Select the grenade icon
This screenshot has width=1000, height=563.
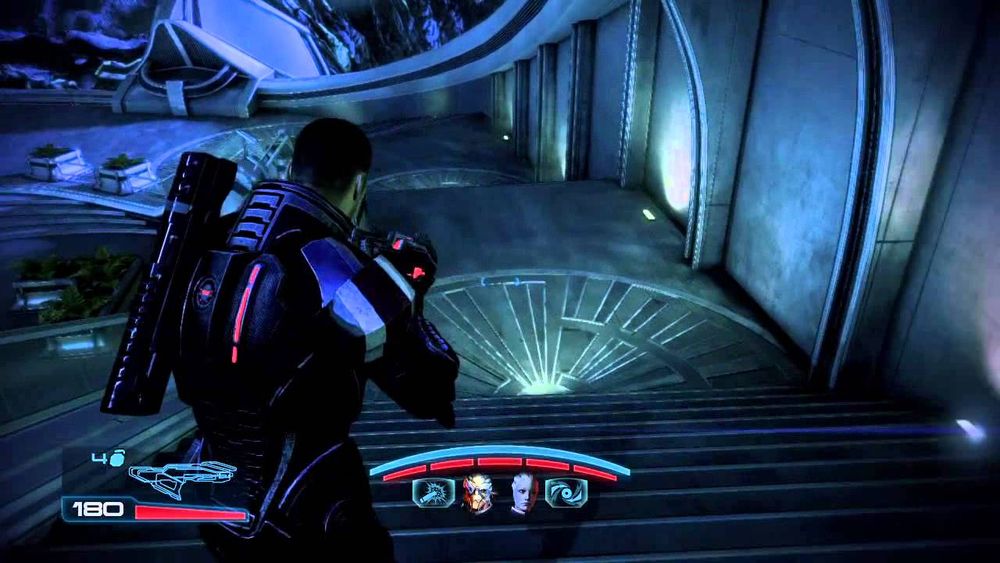click(x=116, y=460)
